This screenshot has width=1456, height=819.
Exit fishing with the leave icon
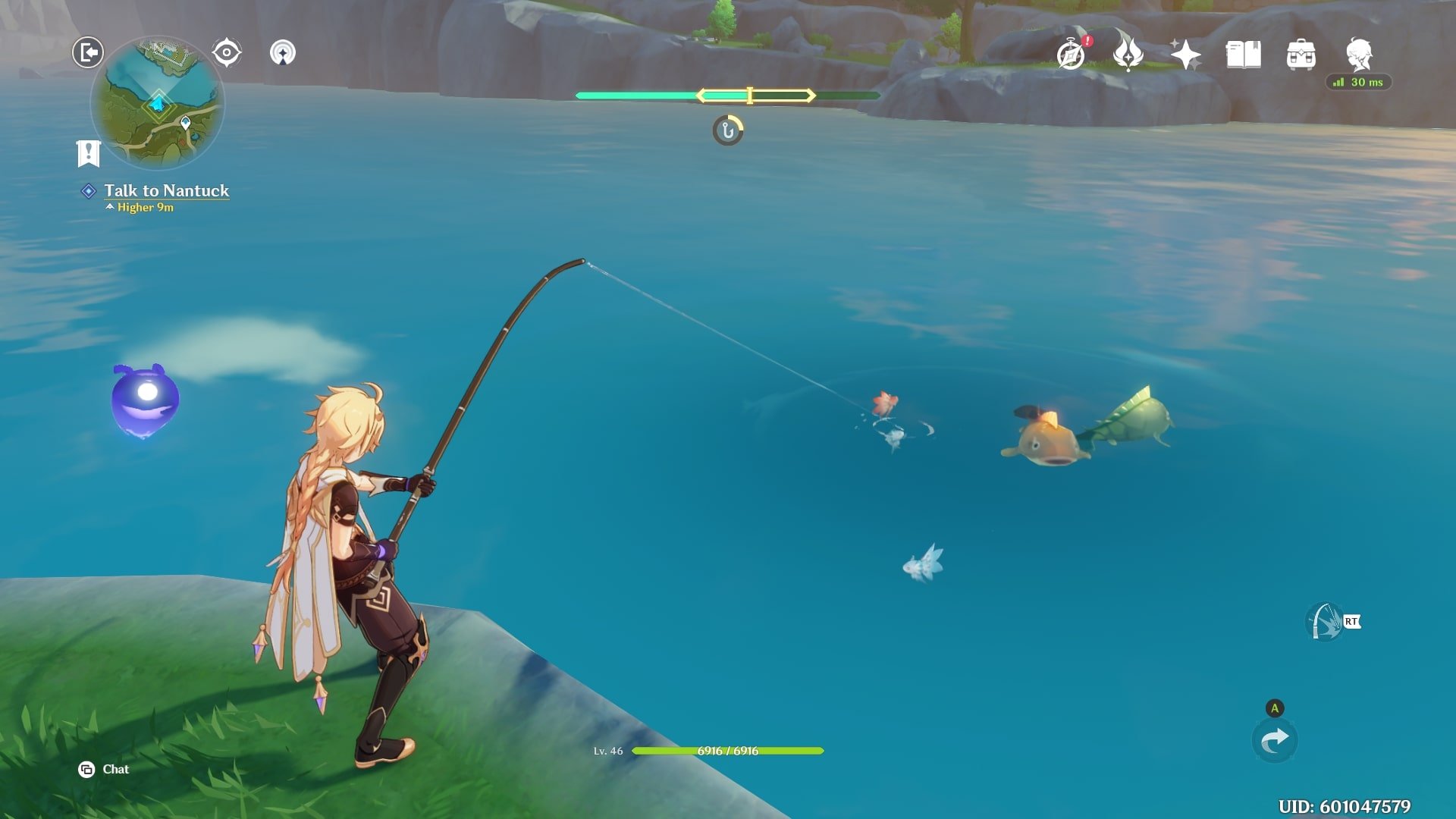[88, 52]
